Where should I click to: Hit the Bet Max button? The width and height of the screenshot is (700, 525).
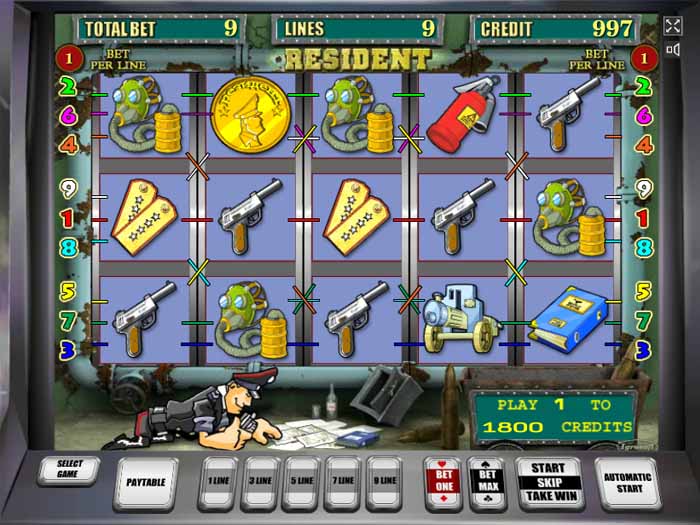487,481
